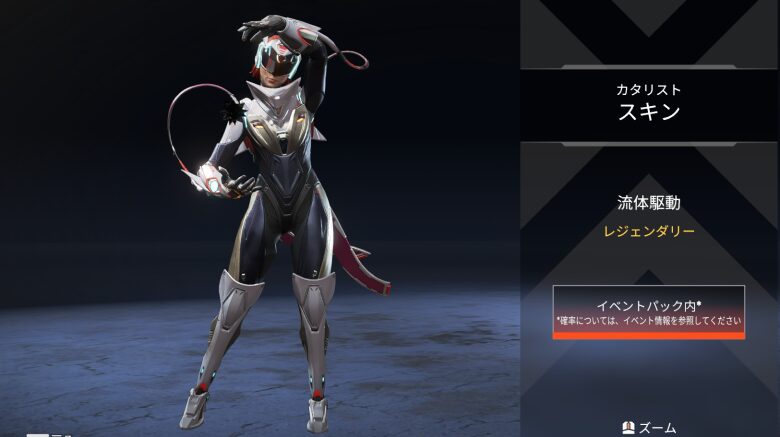The height and width of the screenshot is (437, 780).
Task: Activate the ズーム zoom control
Action: pos(648,427)
